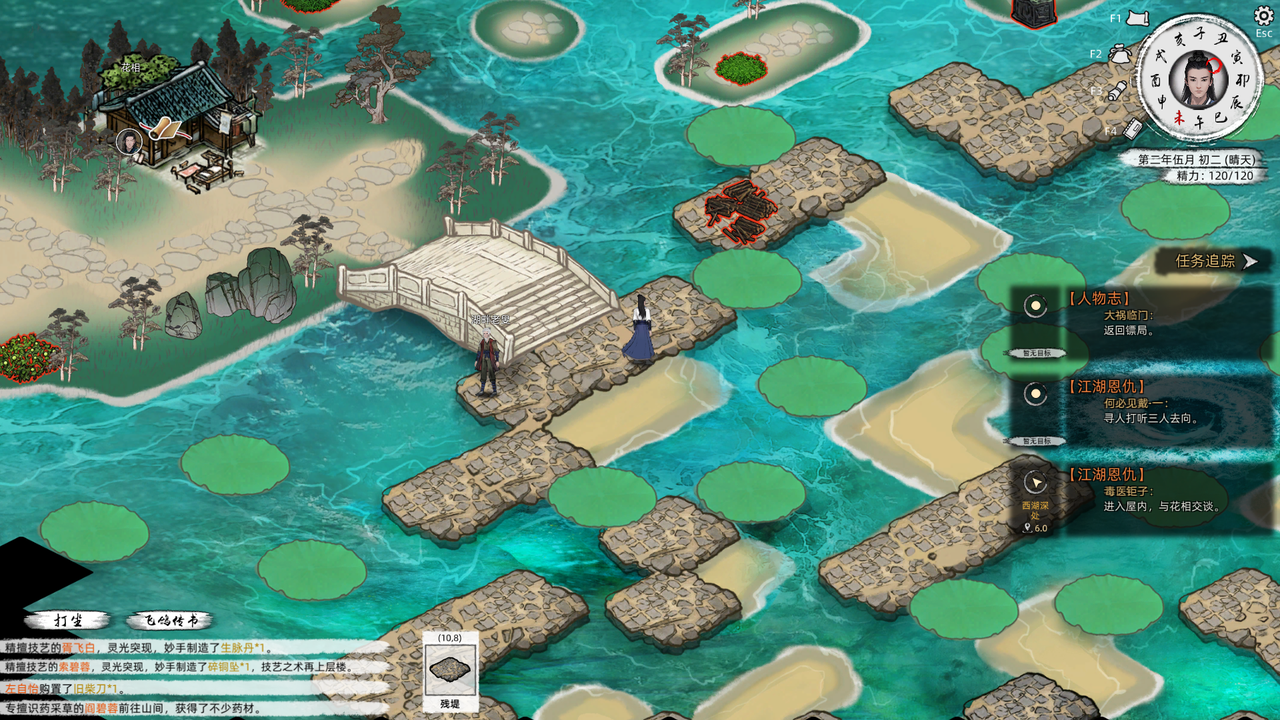Expand the 【江湖恩仇】 quest about 毒医钜子
The height and width of the screenshot is (720, 1280).
(1108, 473)
